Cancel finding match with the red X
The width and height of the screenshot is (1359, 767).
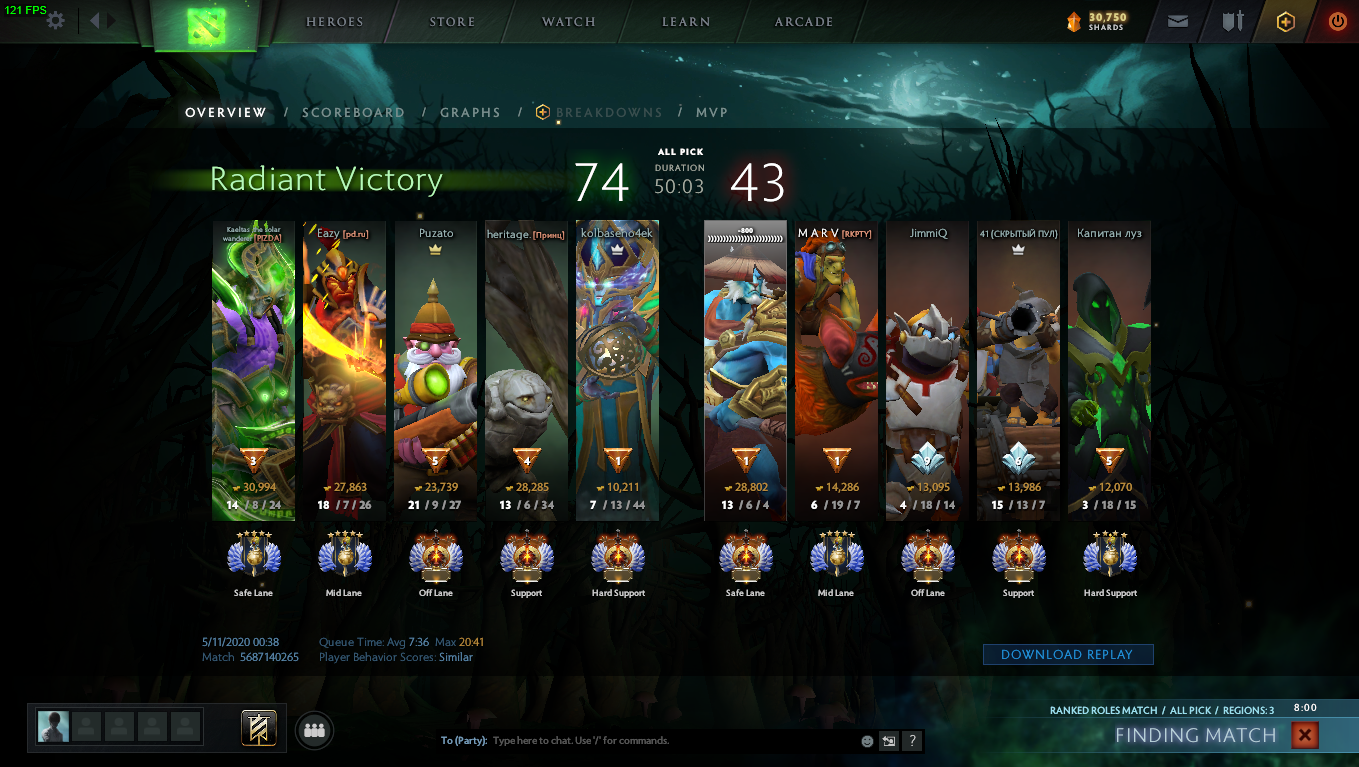click(1304, 736)
